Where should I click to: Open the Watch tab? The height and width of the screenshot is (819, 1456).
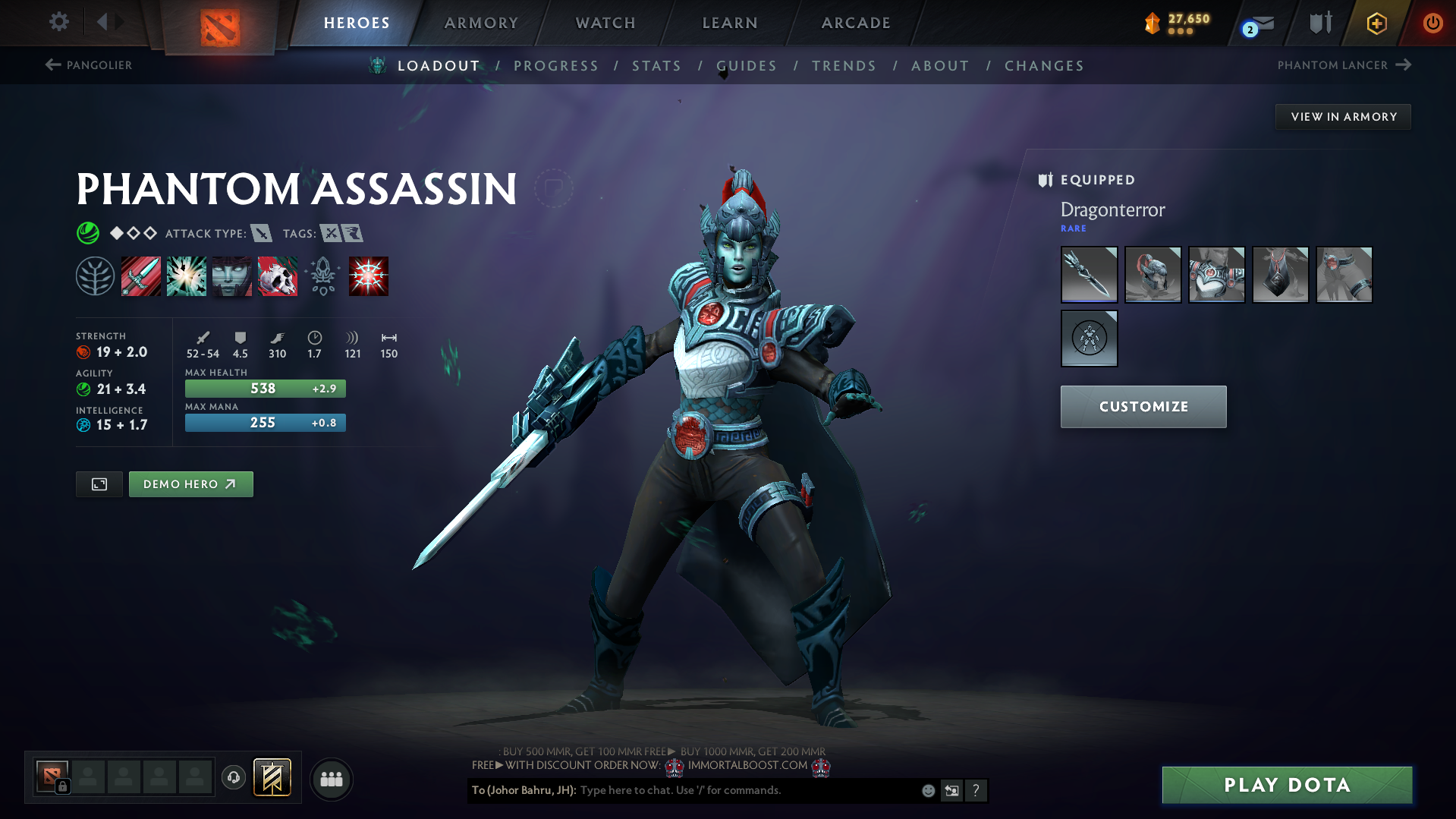click(x=605, y=23)
